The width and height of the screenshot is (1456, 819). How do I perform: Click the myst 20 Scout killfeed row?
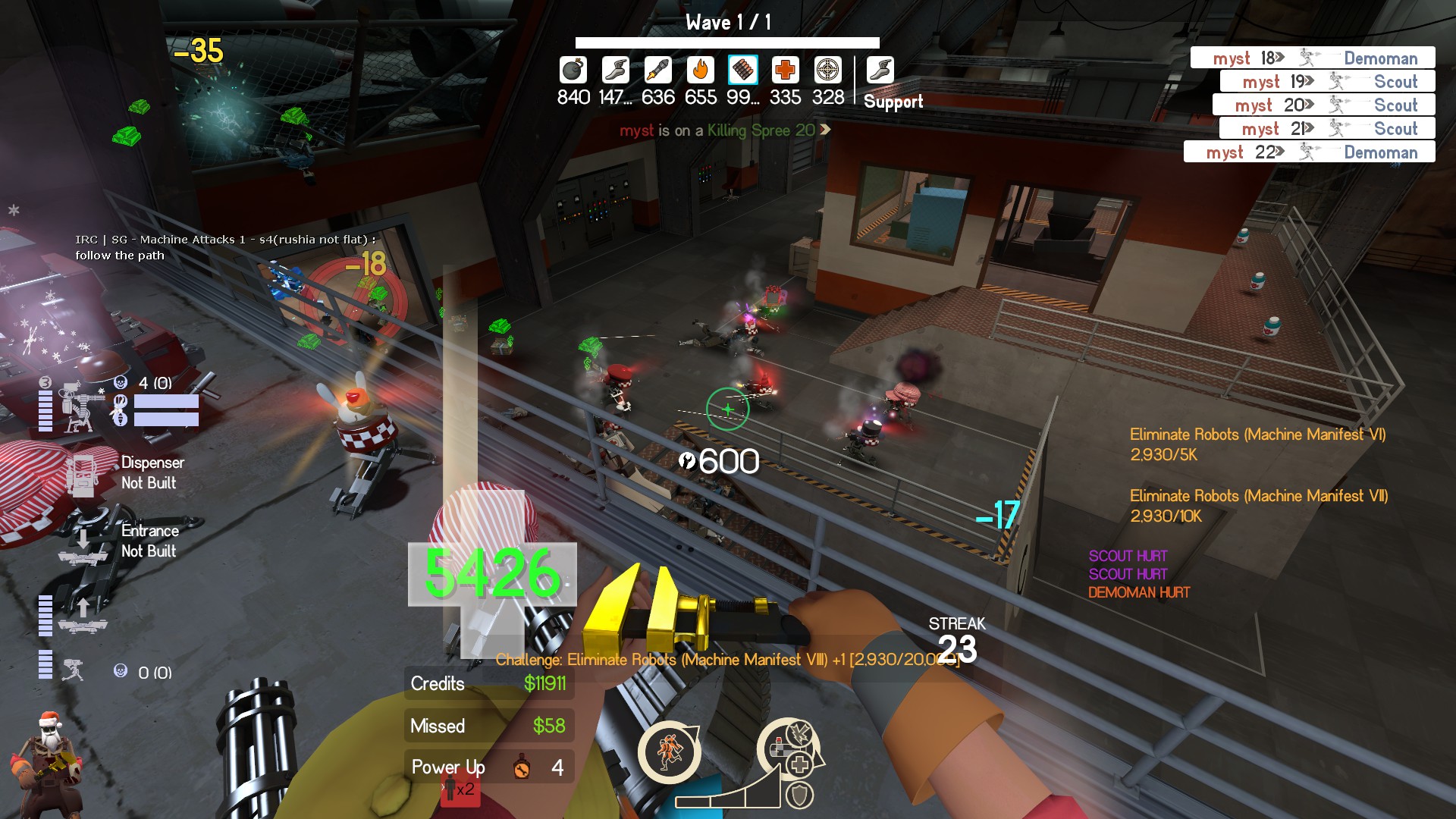(1323, 105)
